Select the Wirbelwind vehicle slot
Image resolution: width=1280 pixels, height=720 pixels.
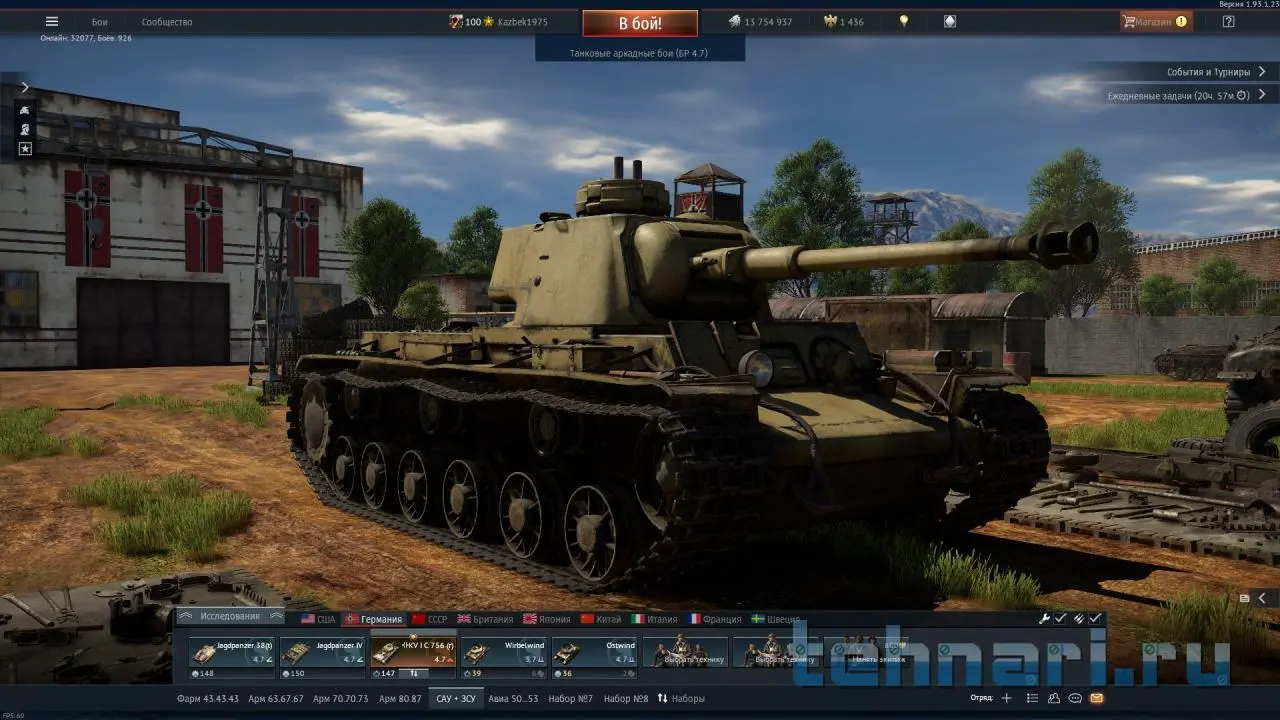click(505, 652)
